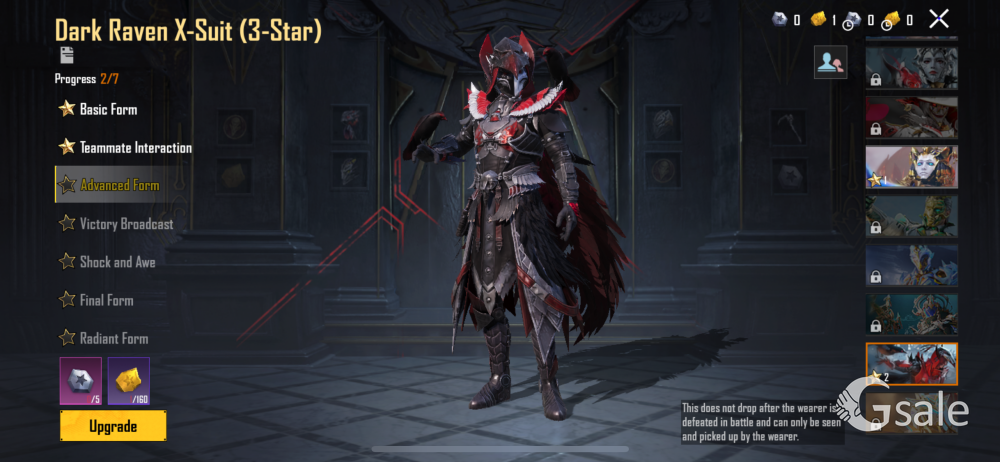Choose the Radiant Form stage
This screenshot has width=1000, height=462.
113,338
